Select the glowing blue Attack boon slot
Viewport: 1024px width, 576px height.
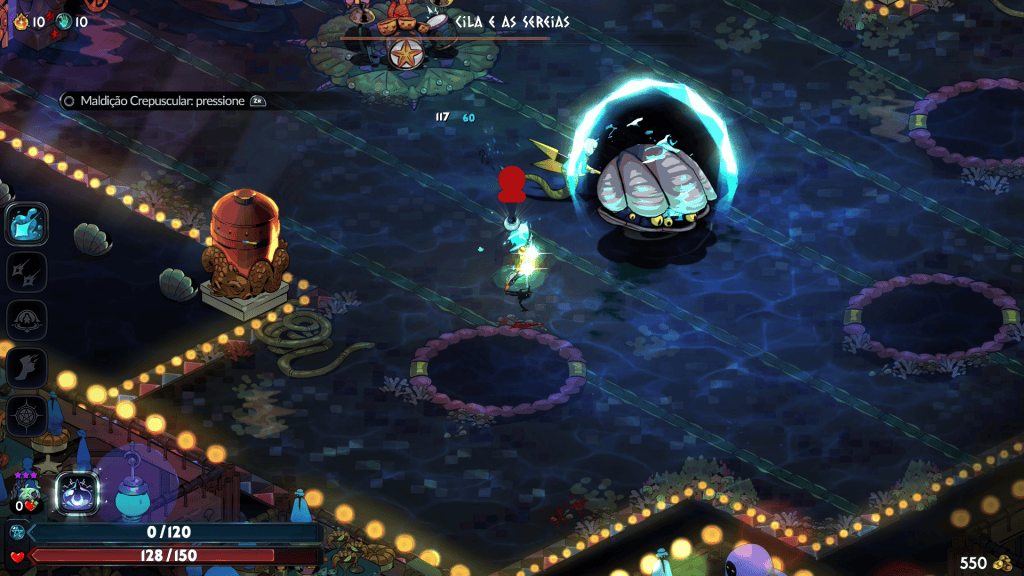point(24,223)
